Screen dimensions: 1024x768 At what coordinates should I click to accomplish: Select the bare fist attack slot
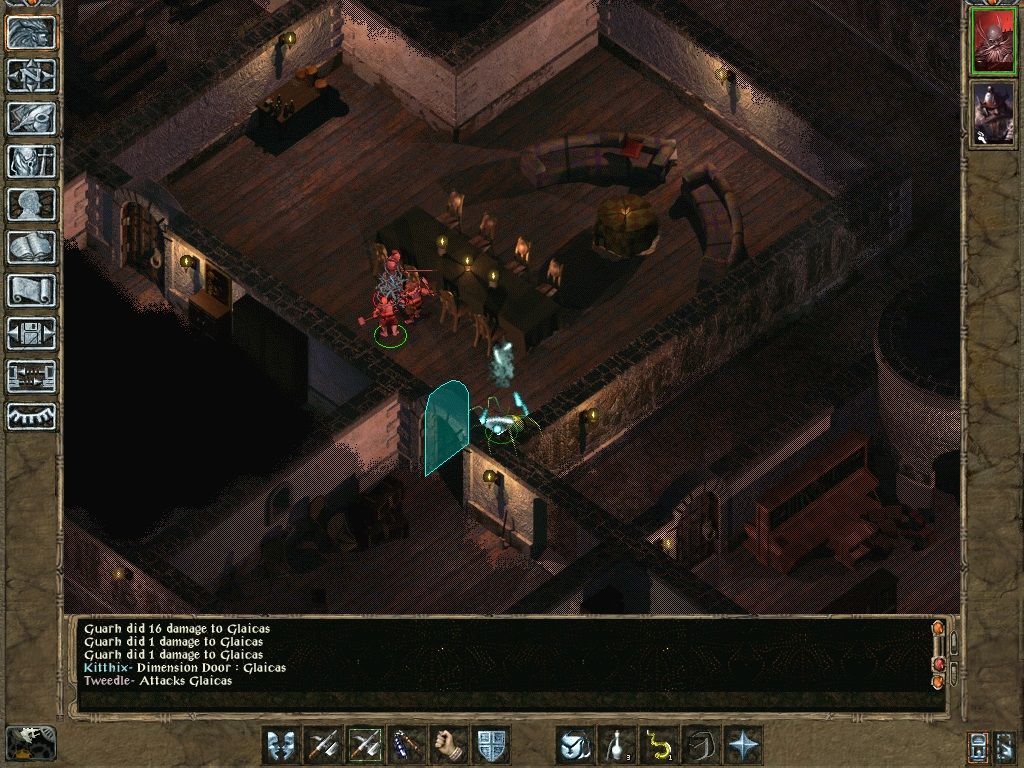pyautogui.click(x=449, y=745)
